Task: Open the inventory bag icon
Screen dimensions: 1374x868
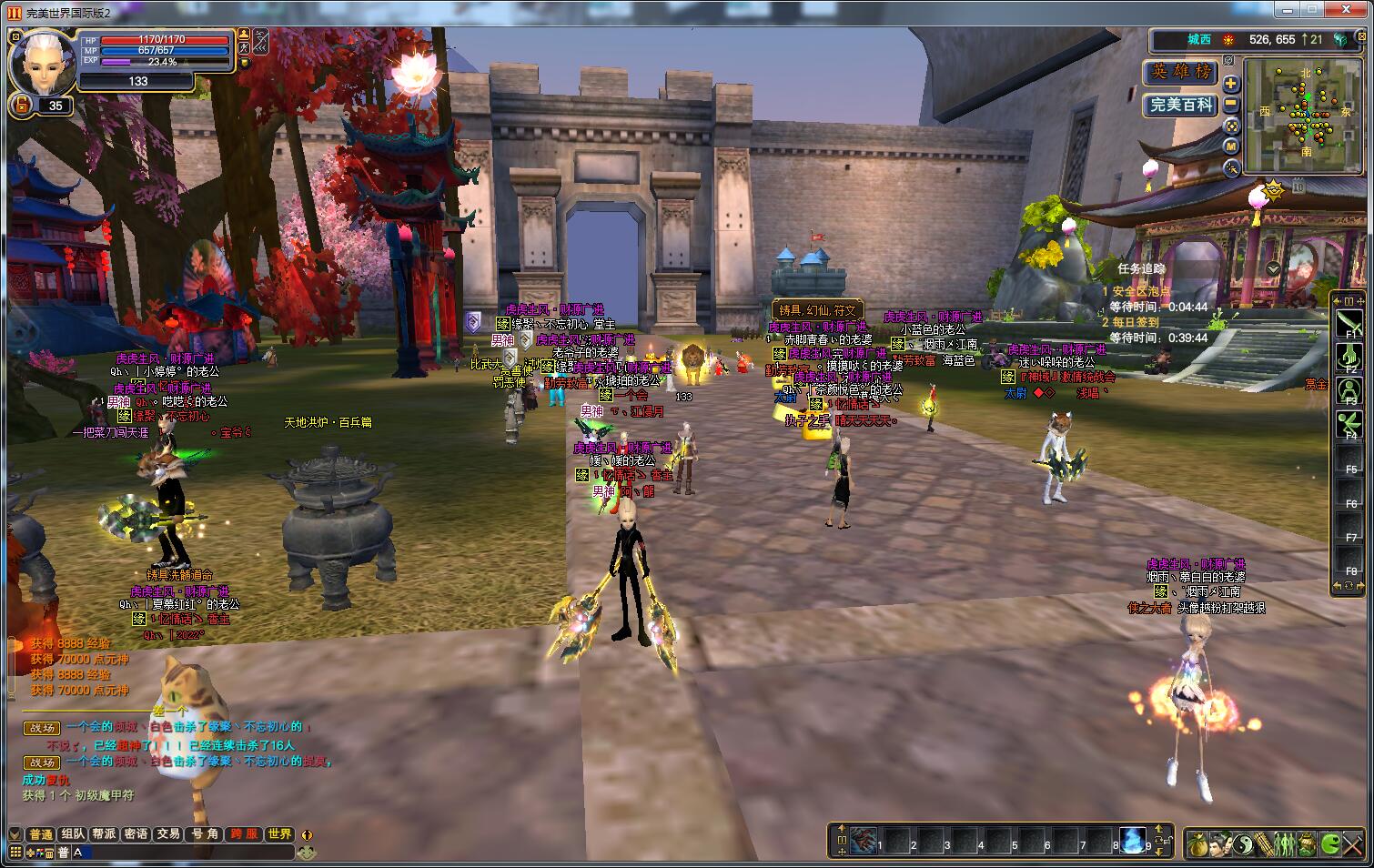Action: [1197, 843]
